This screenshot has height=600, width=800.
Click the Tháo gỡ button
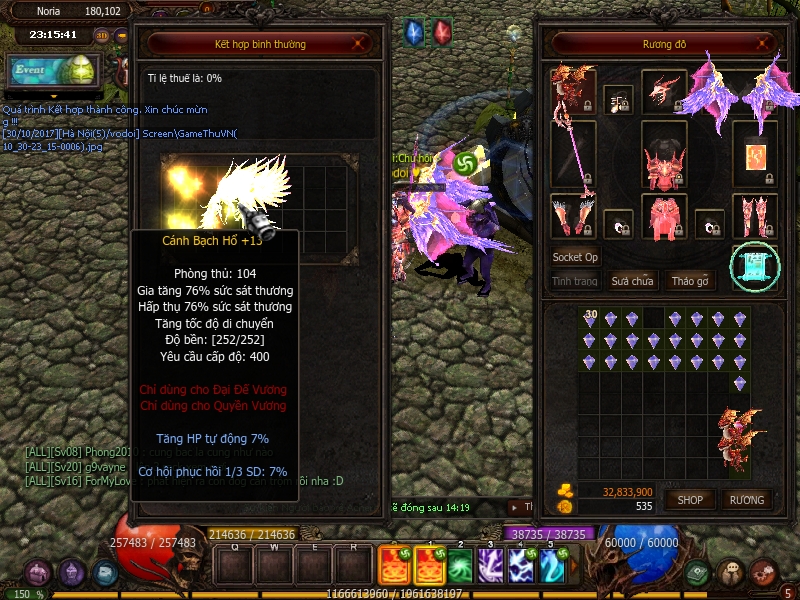point(690,281)
